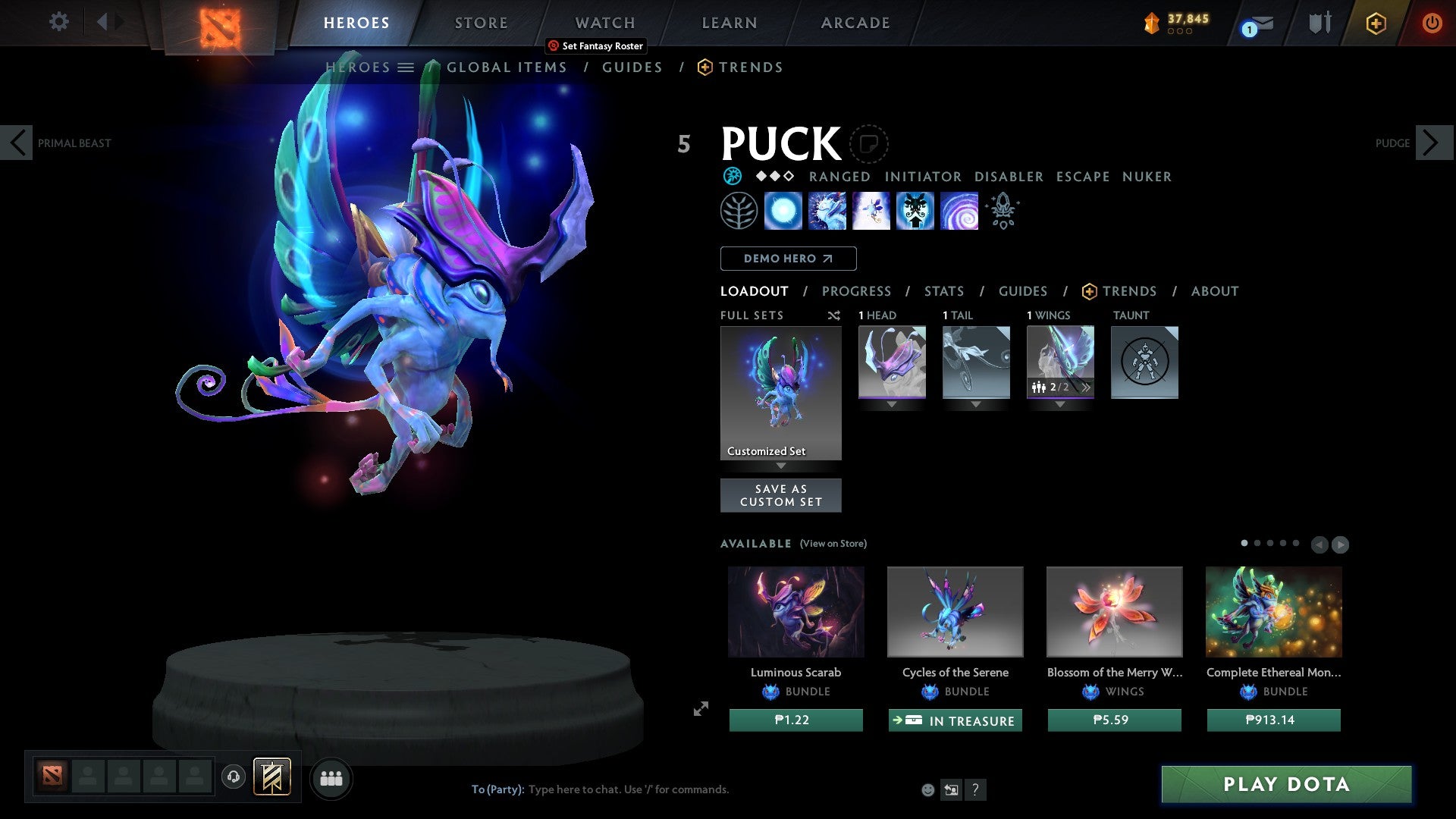Expand the Customized Set dropdown arrow
Image resolution: width=1456 pixels, height=819 pixels.
(781, 466)
